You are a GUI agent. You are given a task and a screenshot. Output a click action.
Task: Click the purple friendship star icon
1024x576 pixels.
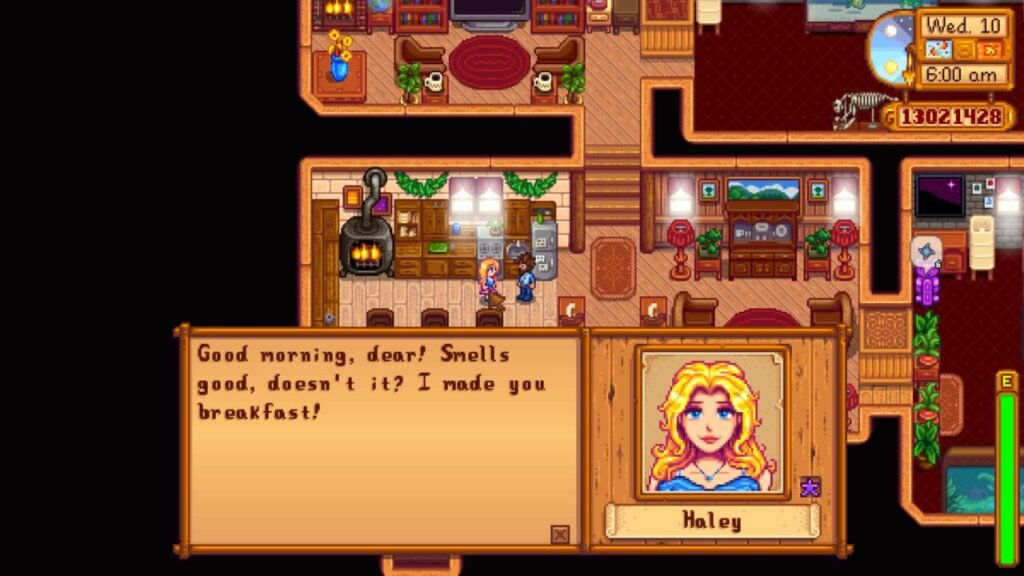point(810,487)
